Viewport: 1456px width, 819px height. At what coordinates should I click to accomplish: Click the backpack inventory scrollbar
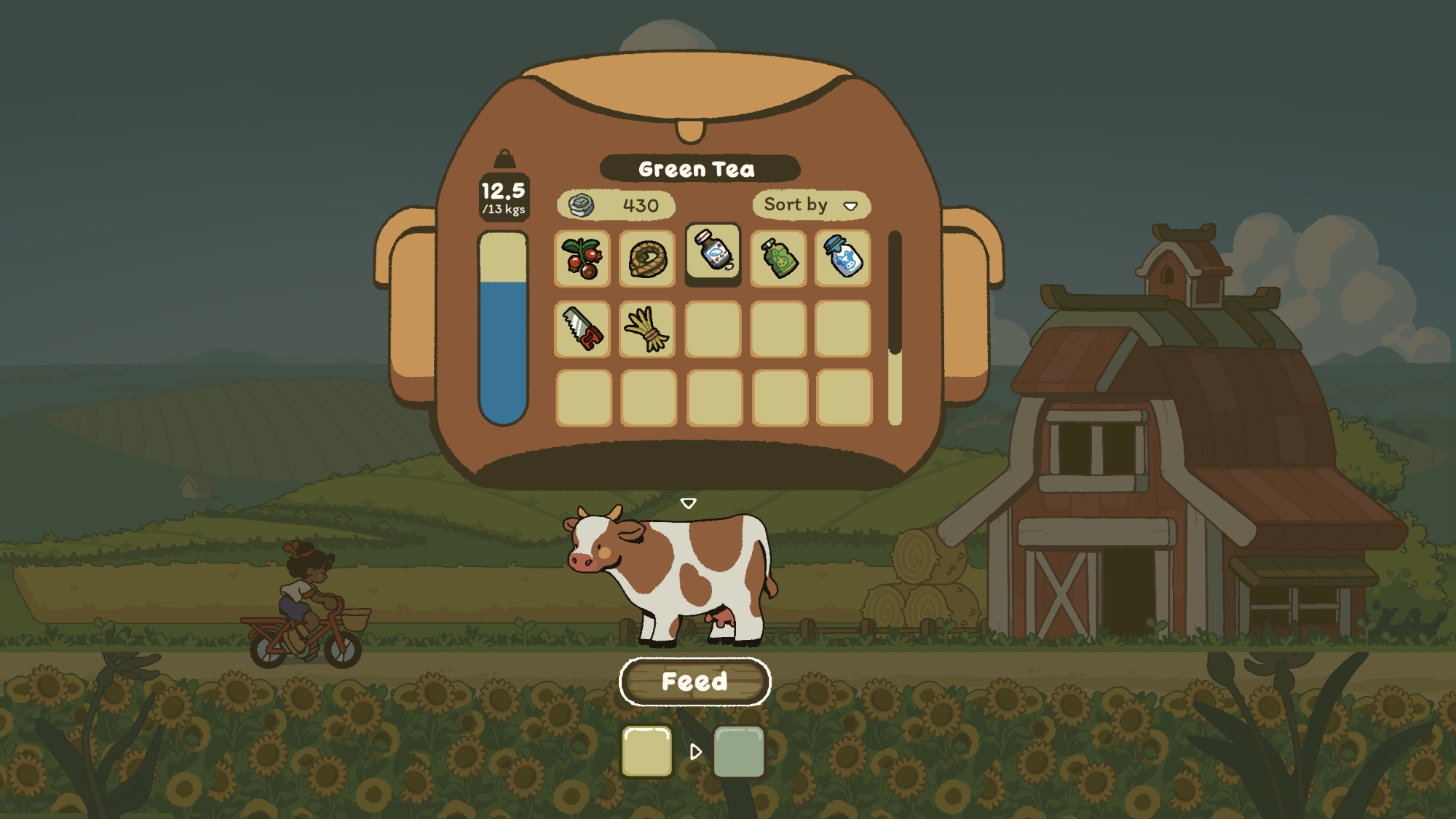[895, 328]
